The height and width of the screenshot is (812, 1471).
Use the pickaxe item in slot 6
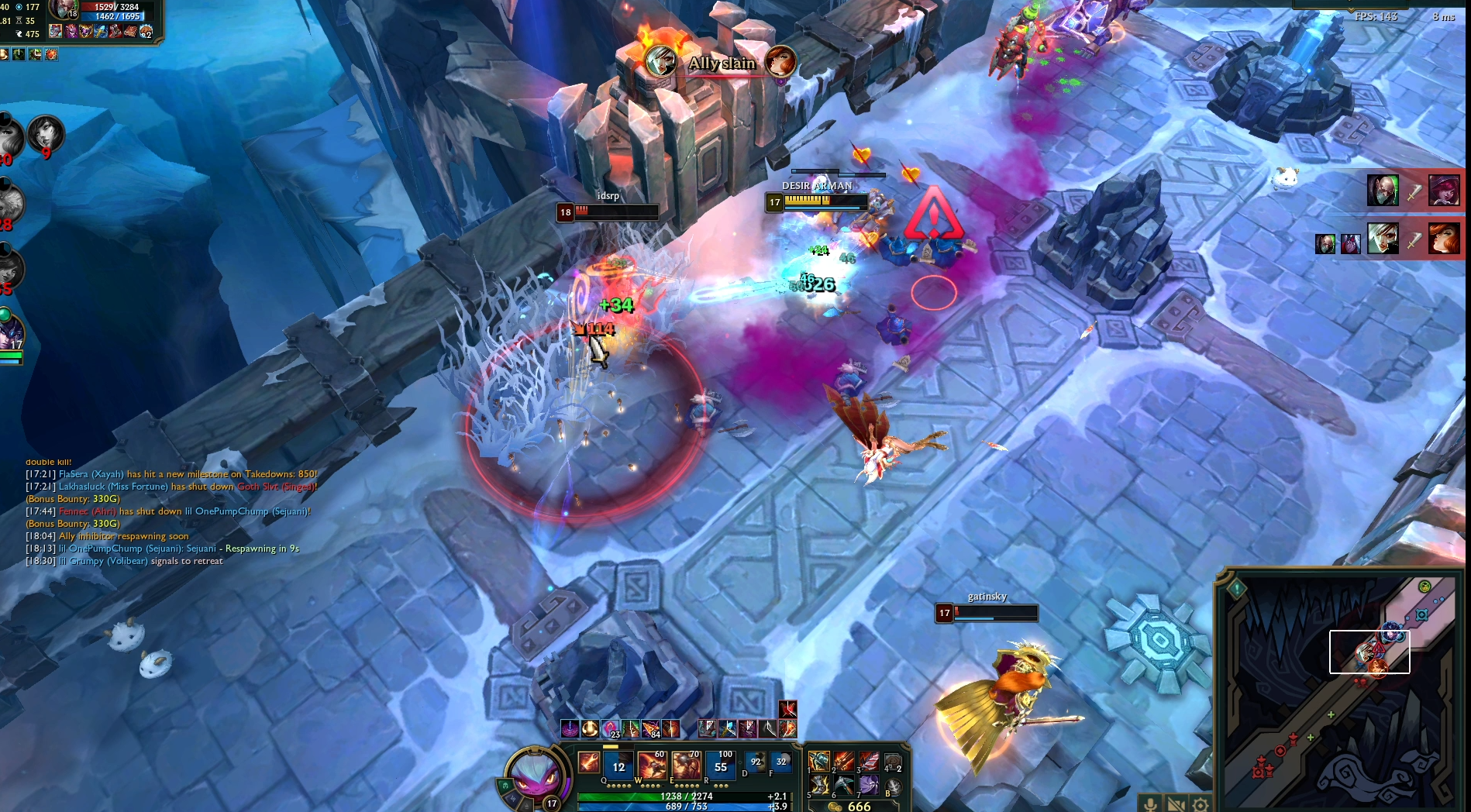[x=844, y=786]
